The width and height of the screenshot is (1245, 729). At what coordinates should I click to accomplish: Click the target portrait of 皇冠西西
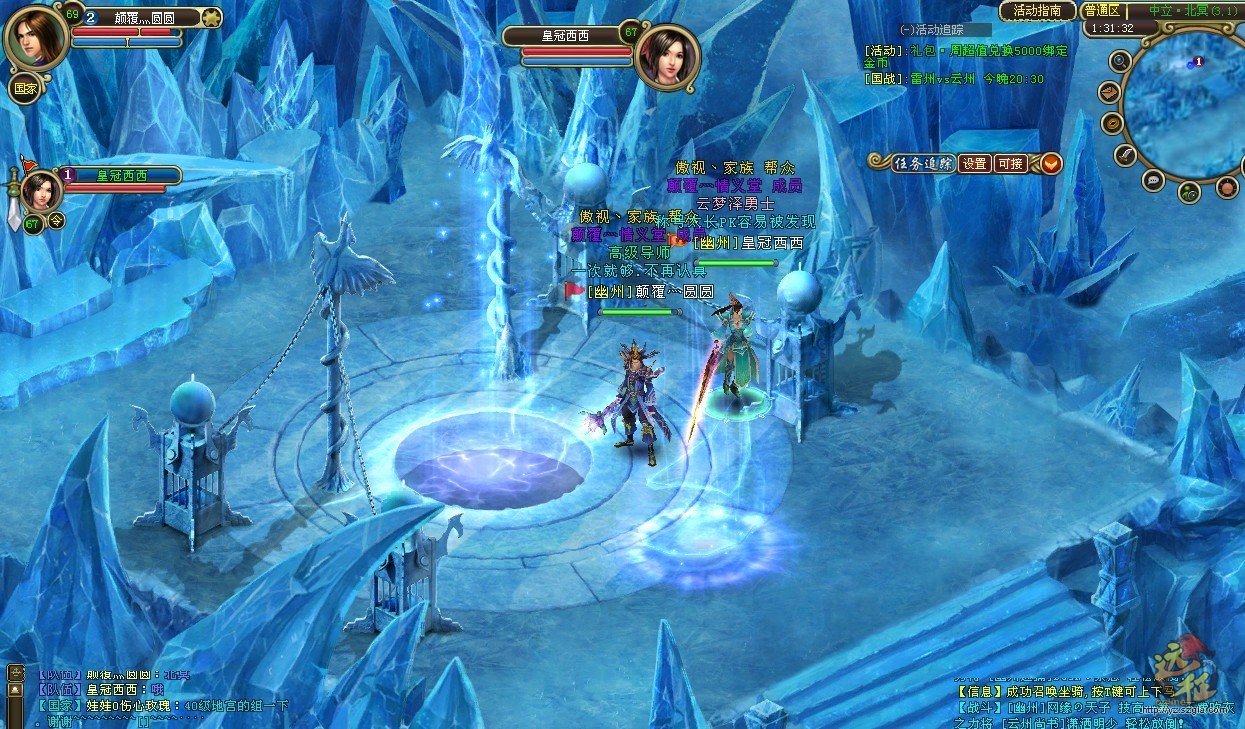[x=666, y=57]
